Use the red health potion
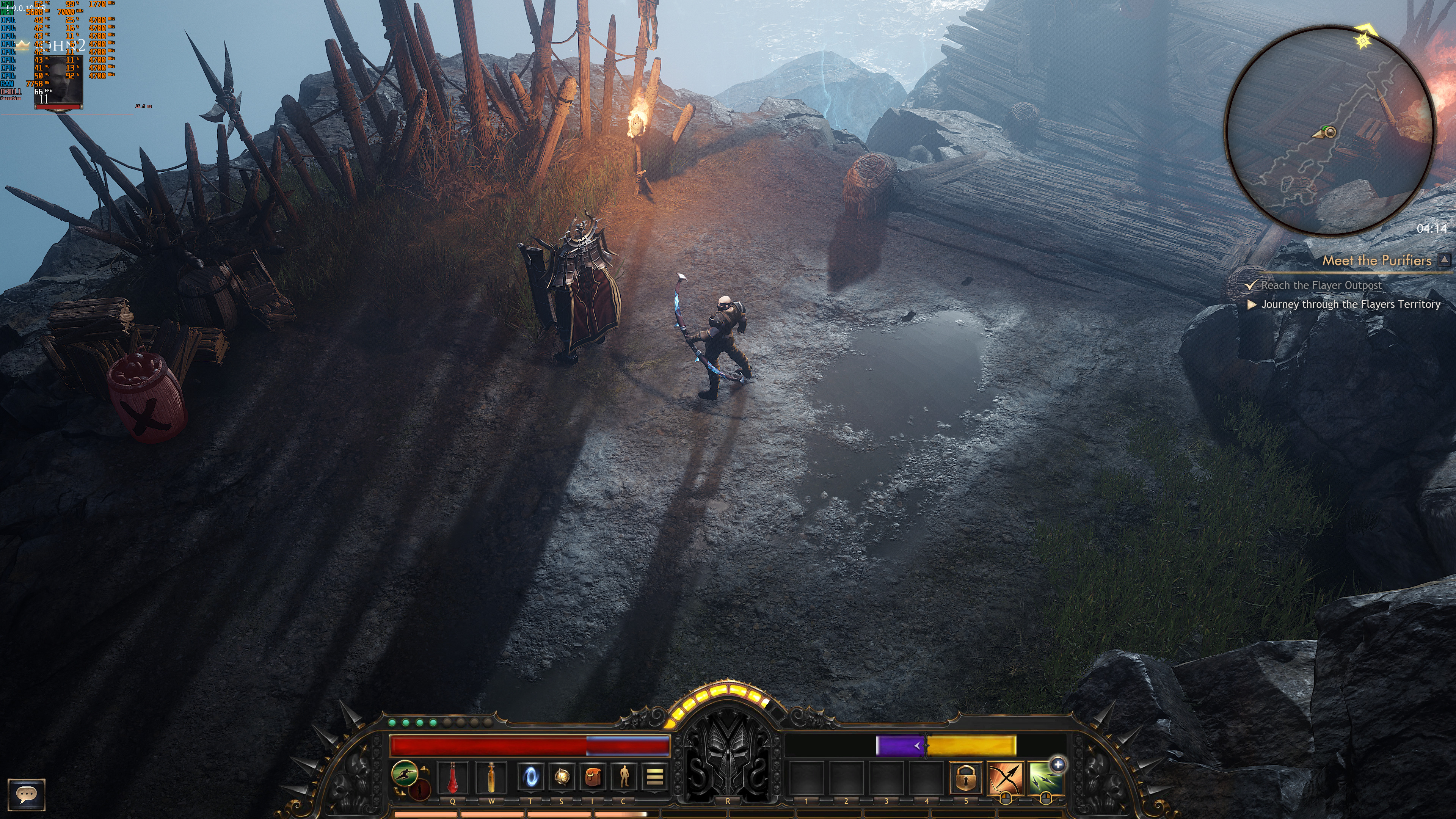Viewport: 1456px width, 819px height. (453, 778)
